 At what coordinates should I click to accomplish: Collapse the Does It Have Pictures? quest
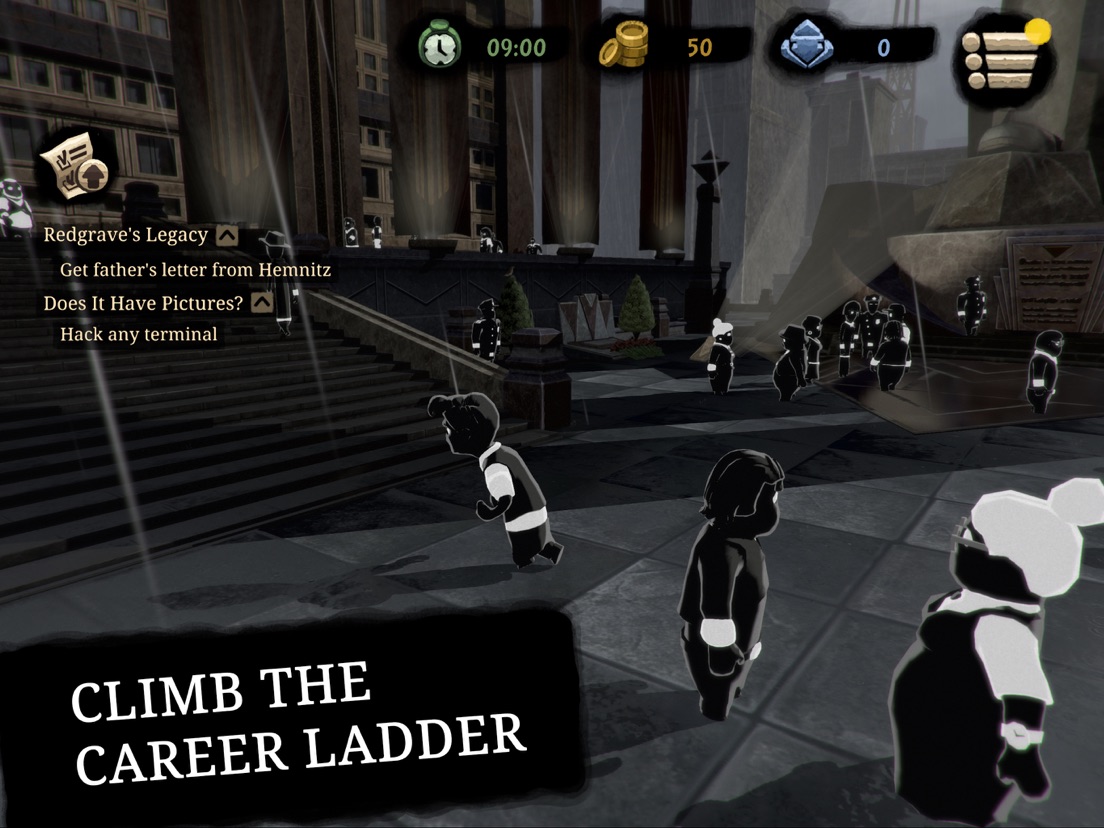coord(262,302)
